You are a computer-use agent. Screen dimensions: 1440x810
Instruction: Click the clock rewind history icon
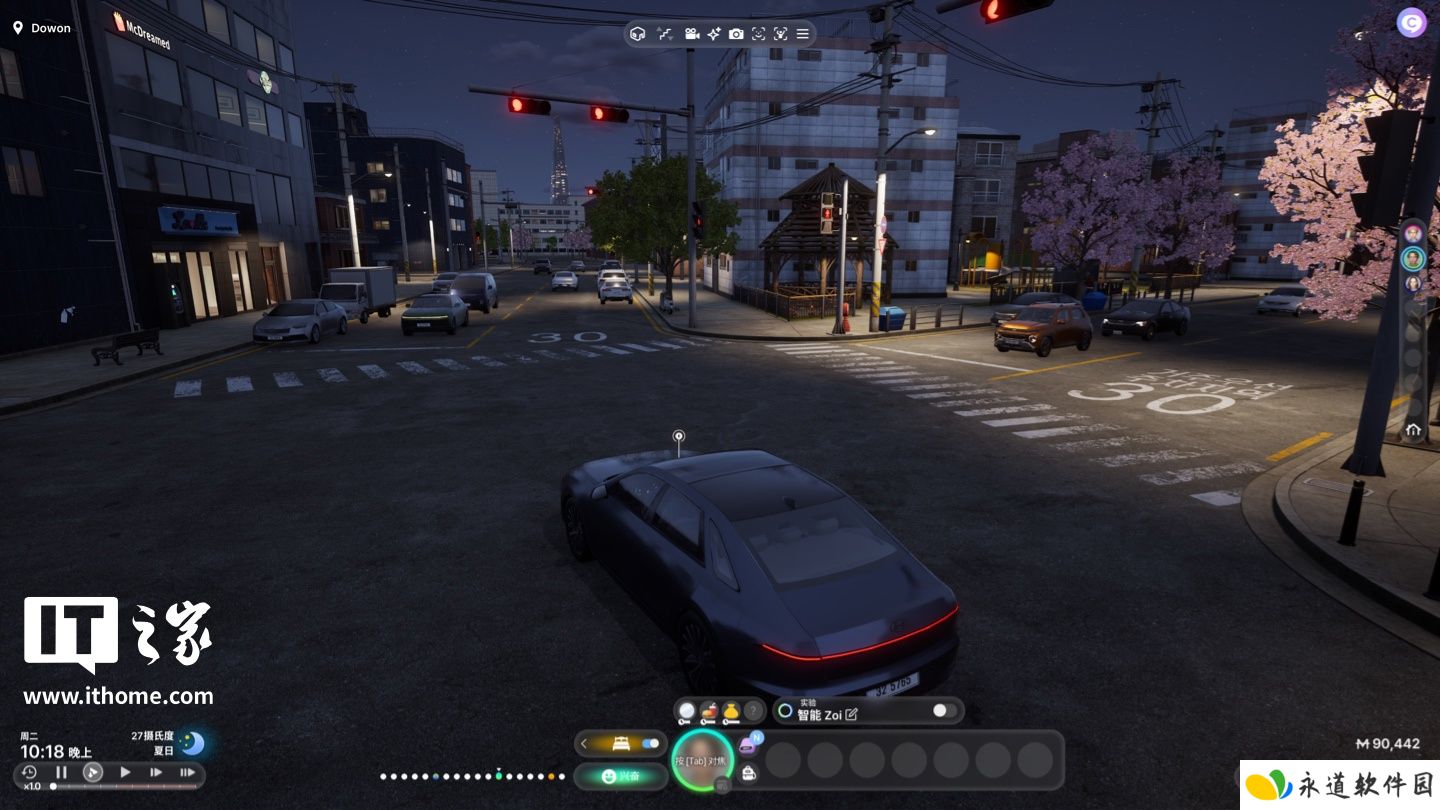[x=29, y=772]
